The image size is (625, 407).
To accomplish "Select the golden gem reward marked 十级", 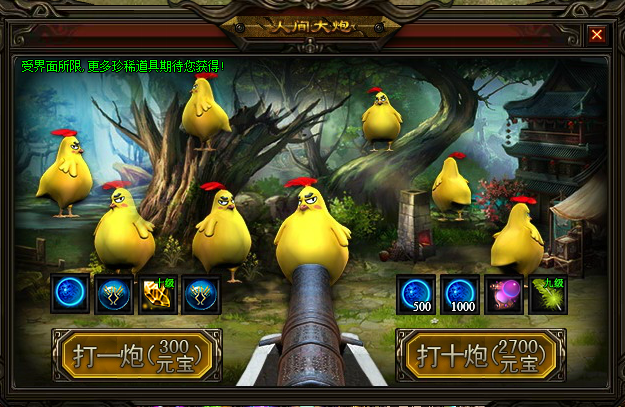I will tap(158, 295).
